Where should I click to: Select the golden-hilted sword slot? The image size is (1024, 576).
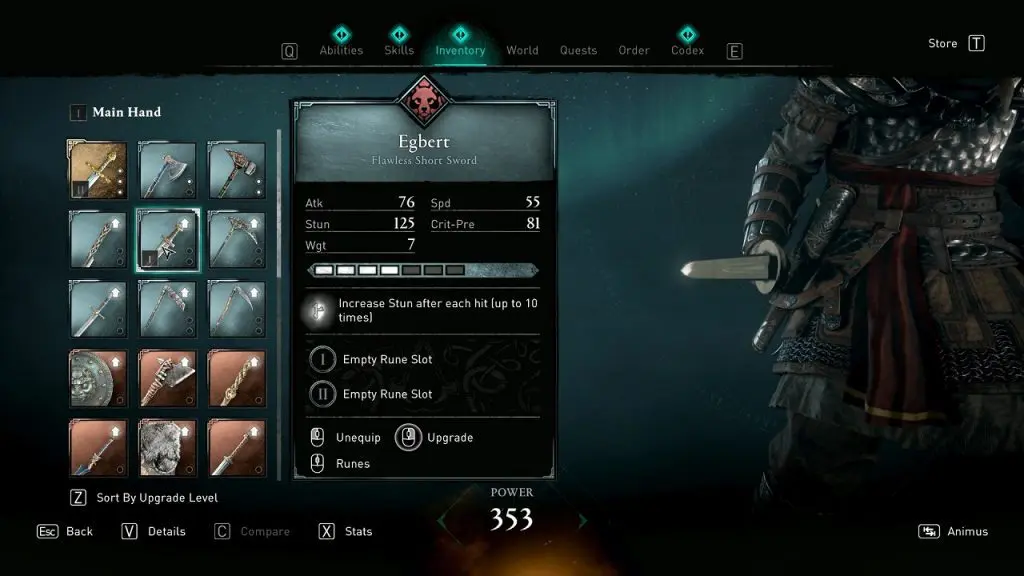[98, 171]
